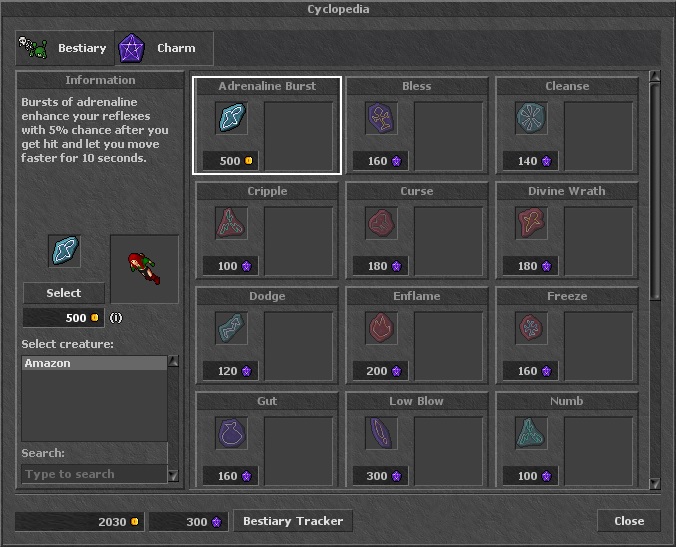This screenshot has height=547, width=676.
Task: Click the Select button for the charm
Action: click(x=64, y=293)
